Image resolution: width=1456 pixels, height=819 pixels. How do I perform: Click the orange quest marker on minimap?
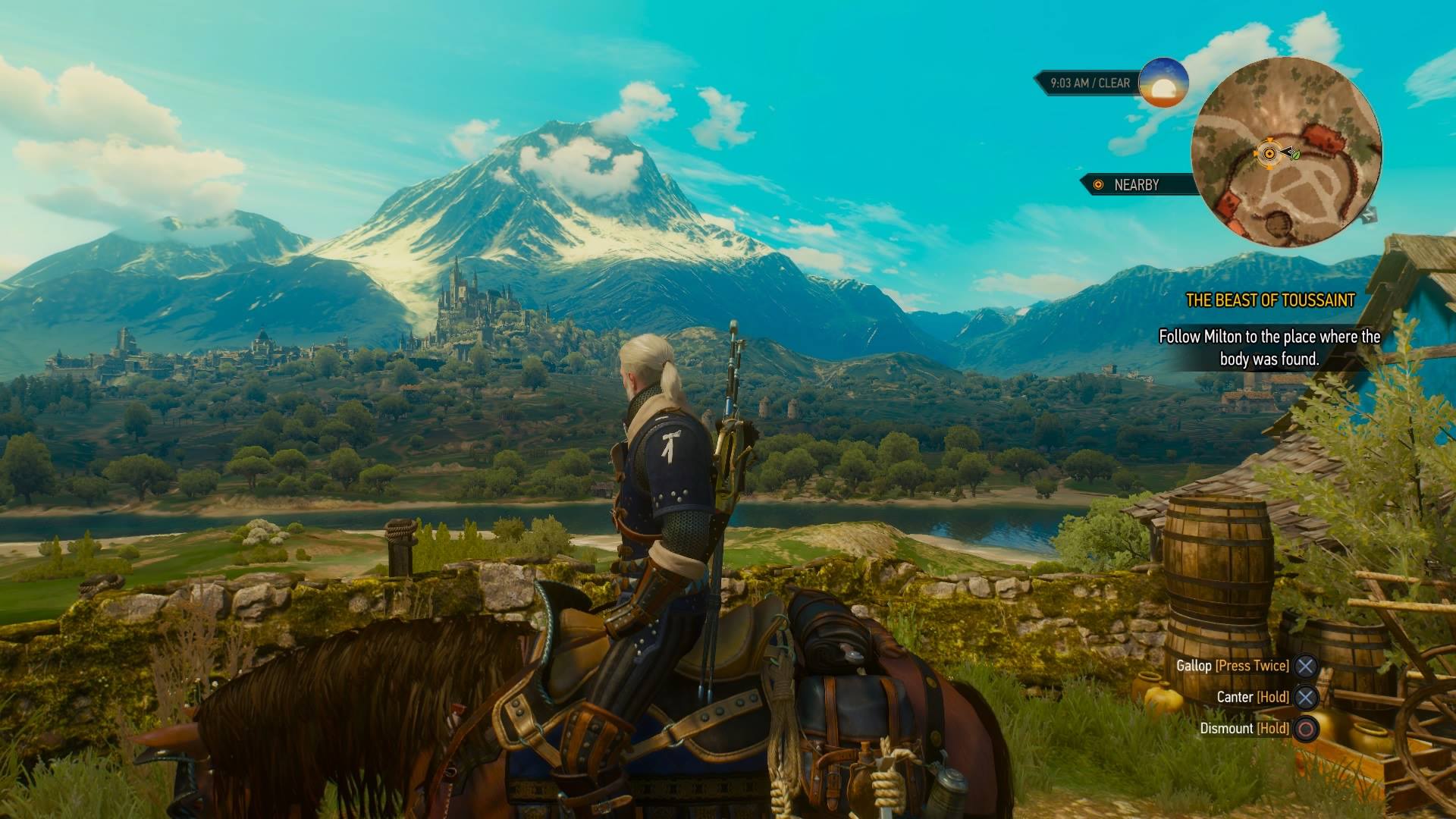[1268, 154]
